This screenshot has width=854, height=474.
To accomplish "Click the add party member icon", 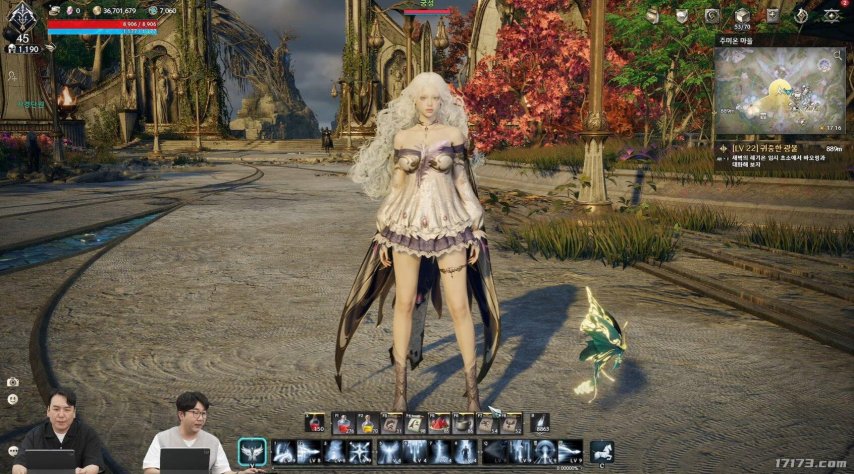I will [x=13, y=76].
